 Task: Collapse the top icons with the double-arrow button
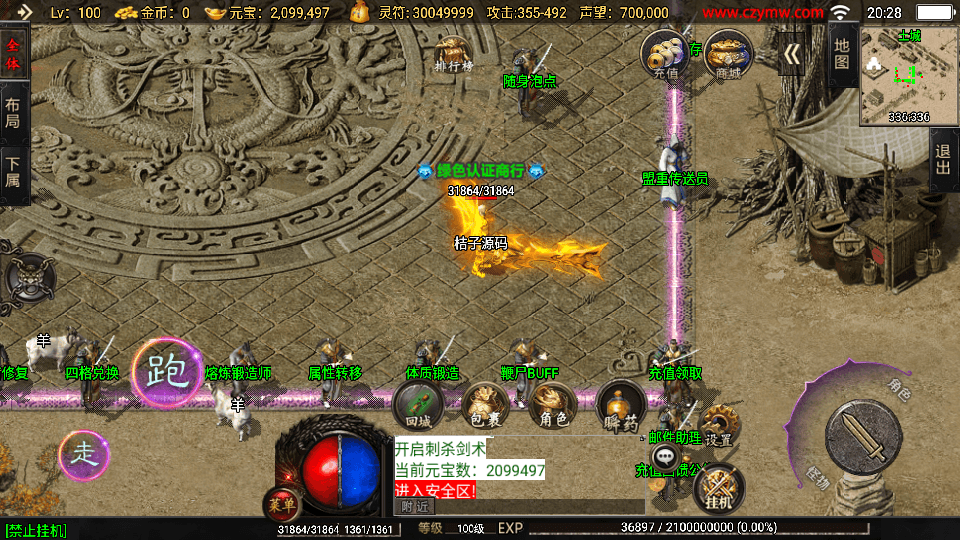coord(792,54)
